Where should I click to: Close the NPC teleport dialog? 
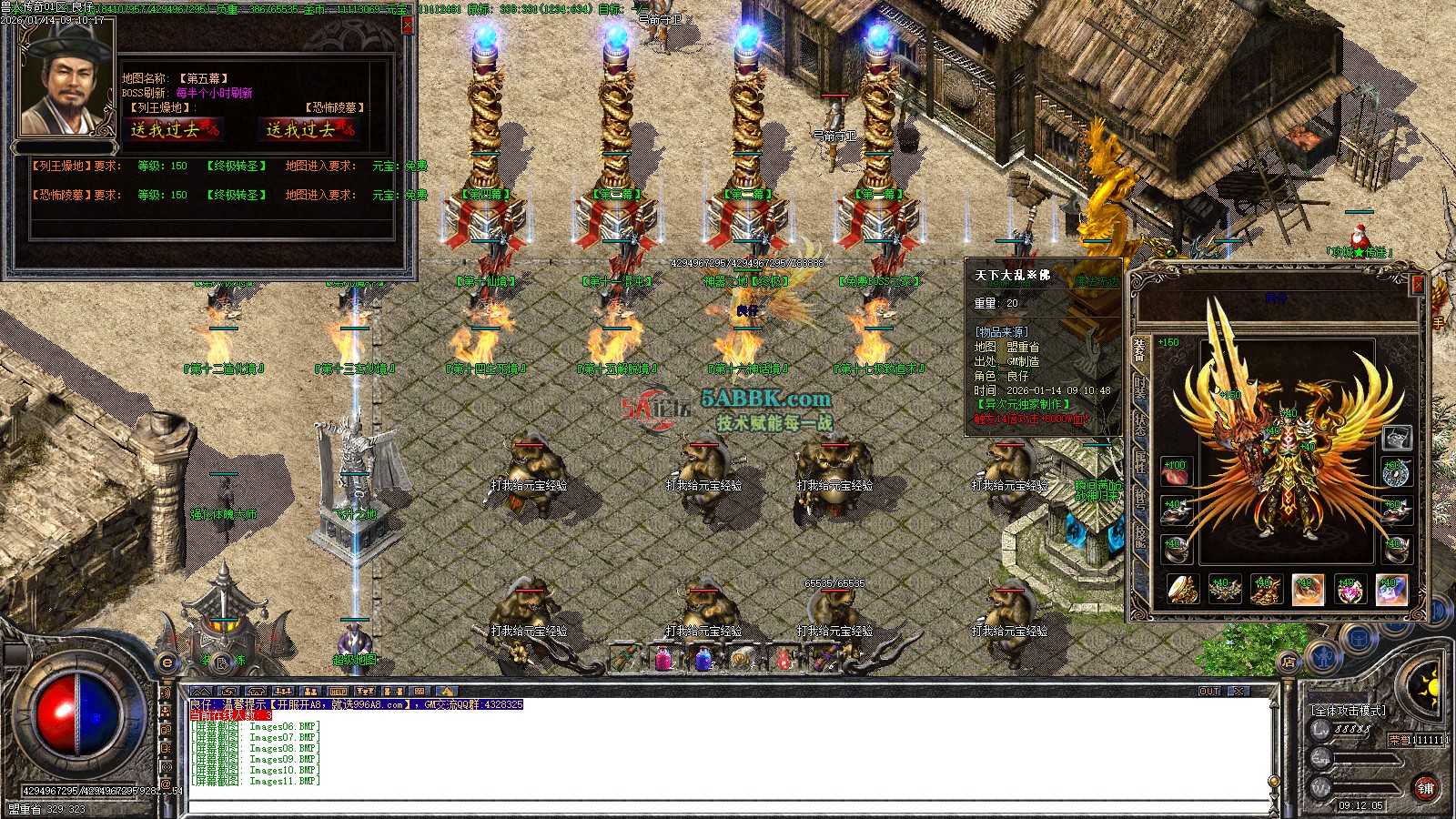pos(408,25)
